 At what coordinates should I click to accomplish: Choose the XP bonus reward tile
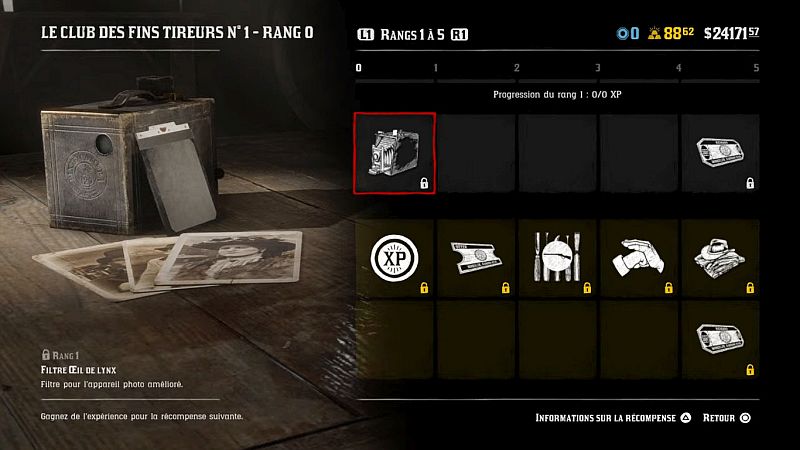tap(395, 258)
